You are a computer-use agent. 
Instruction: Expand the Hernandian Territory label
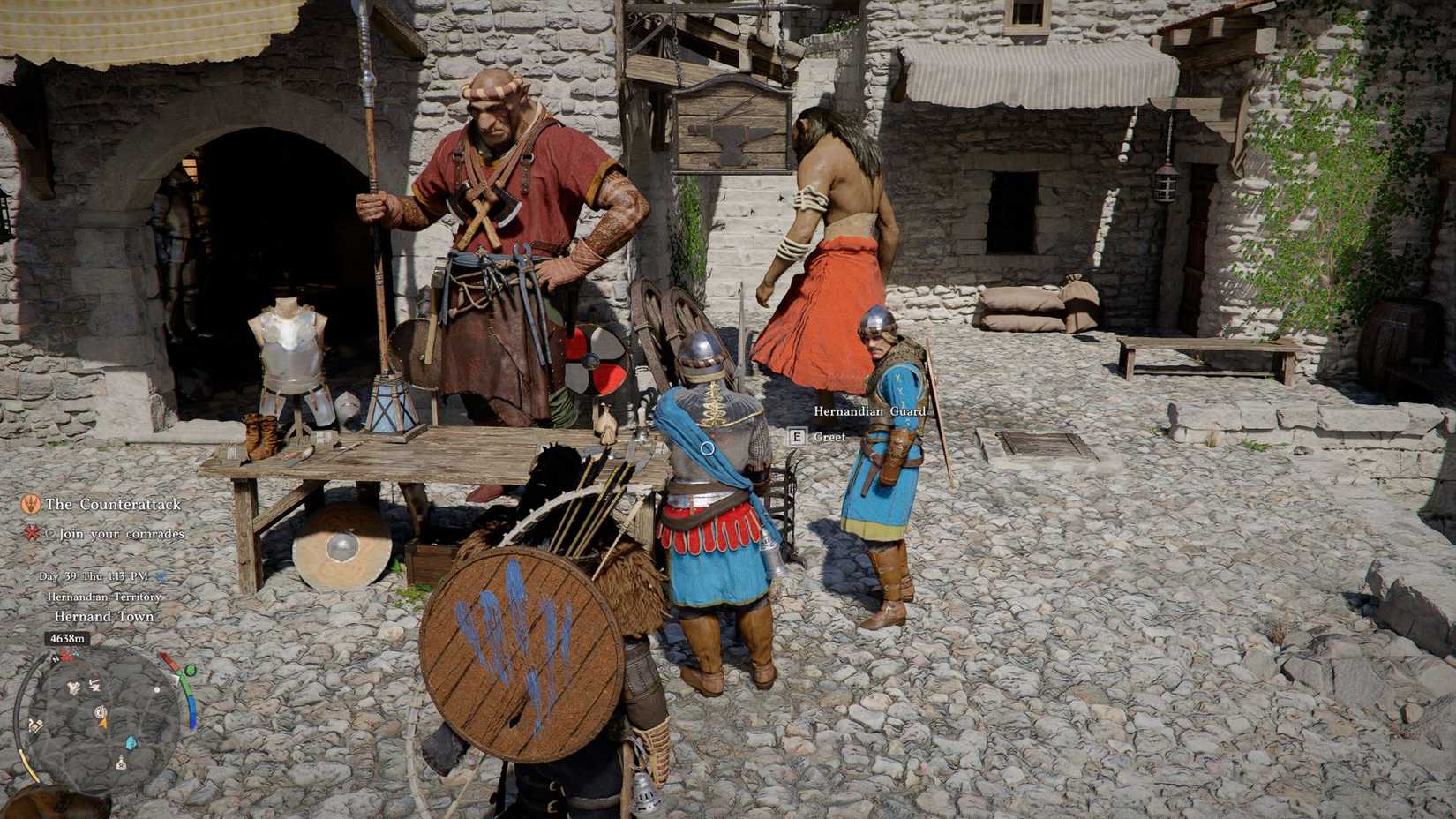(104, 597)
